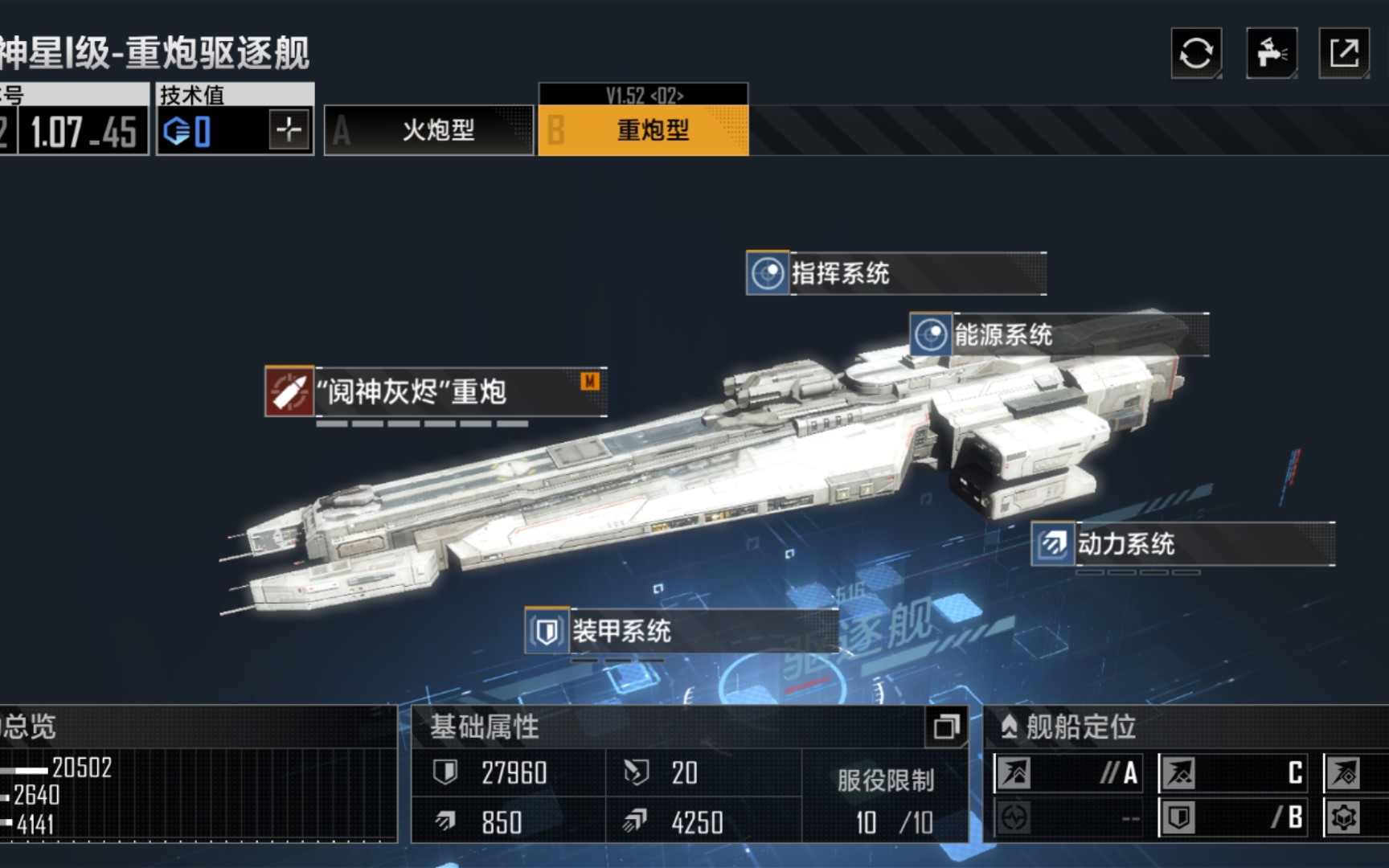Toggle the /B defense role in 舰船定位
This screenshot has width=1389, height=868.
click(1232, 817)
